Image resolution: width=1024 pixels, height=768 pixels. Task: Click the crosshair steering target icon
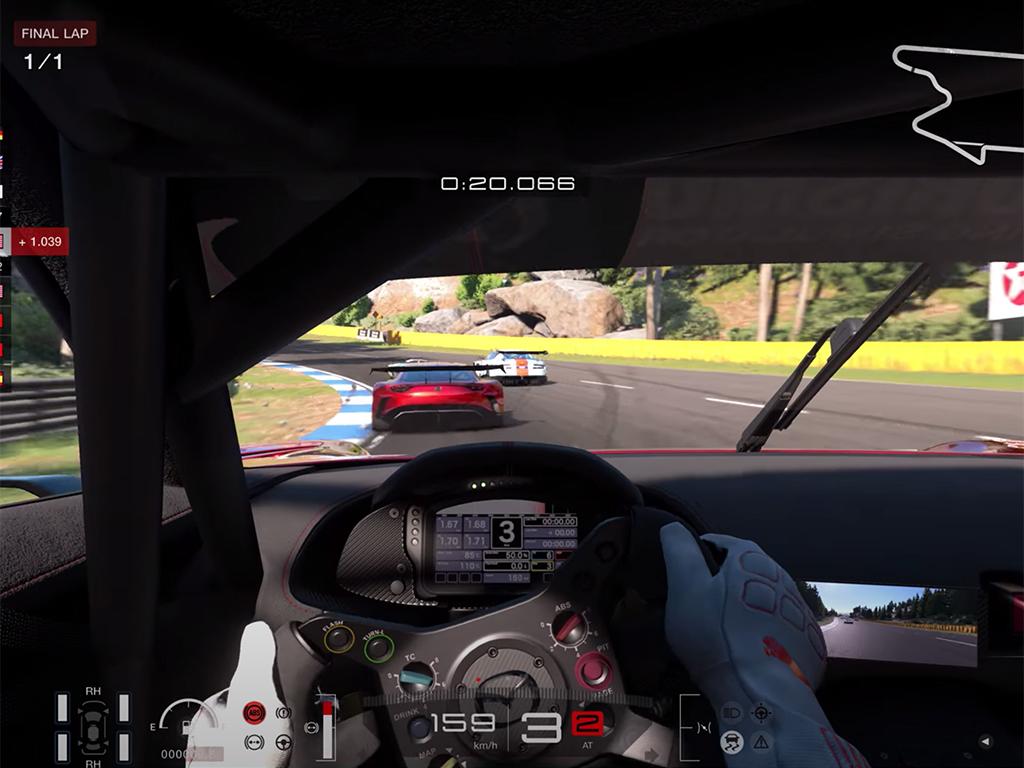coord(761,713)
